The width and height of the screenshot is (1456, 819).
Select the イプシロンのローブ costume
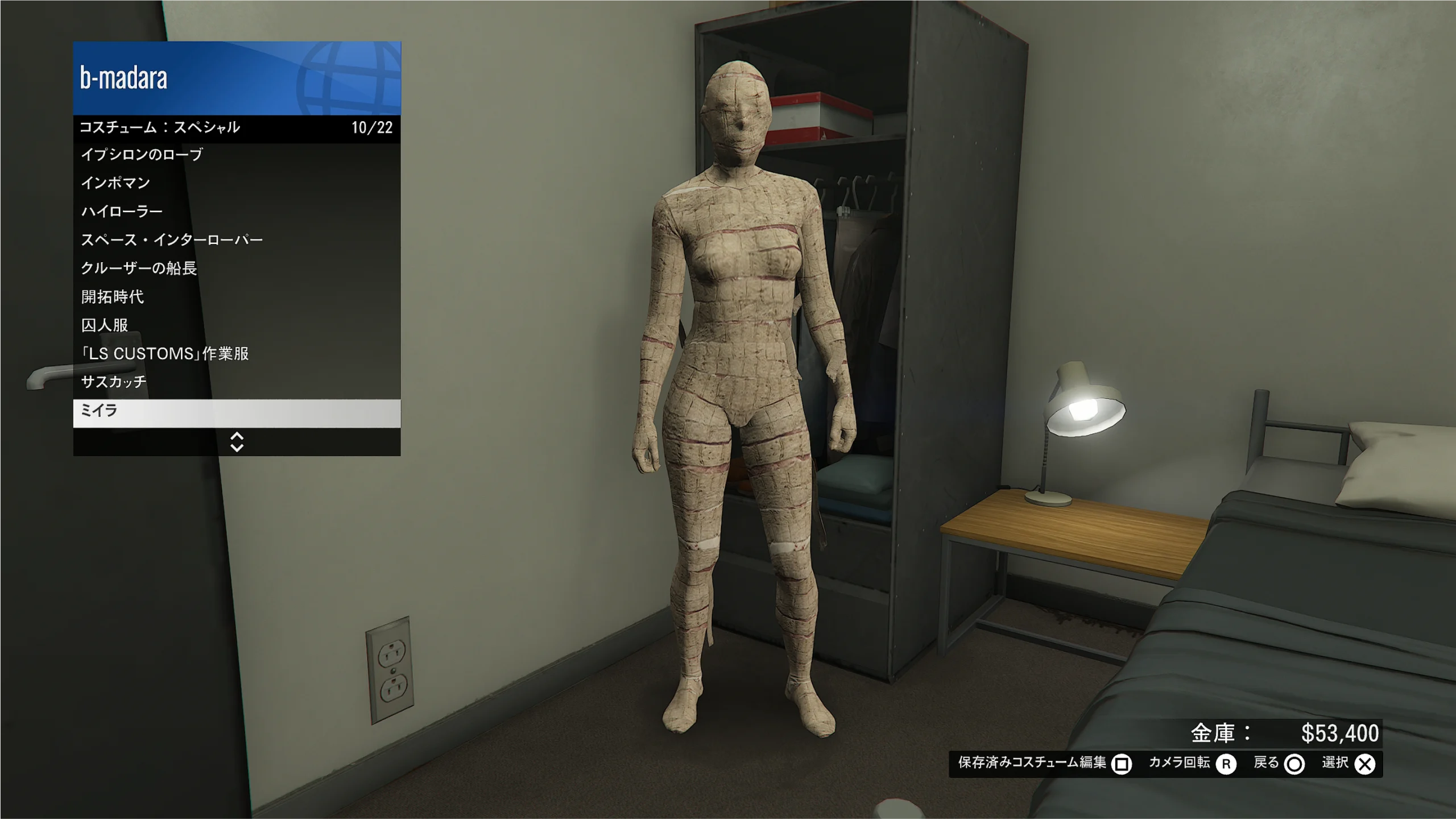pyautogui.click(x=237, y=155)
